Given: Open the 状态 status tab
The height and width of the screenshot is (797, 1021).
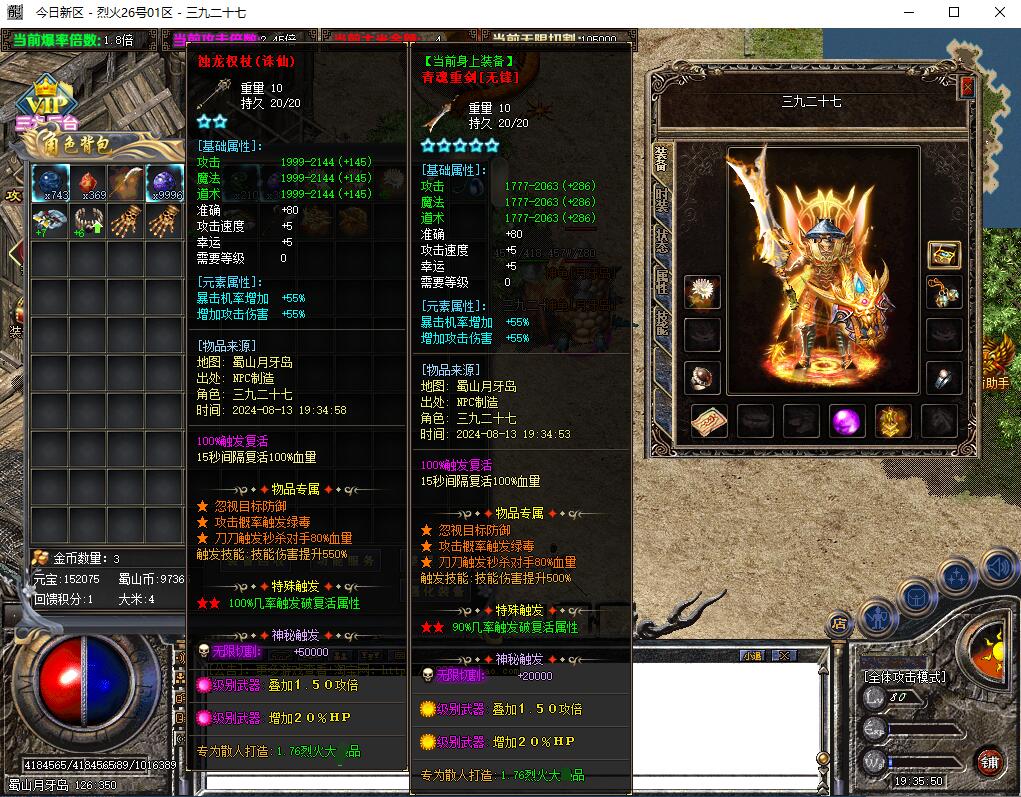Looking at the screenshot, I should (x=662, y=240).
